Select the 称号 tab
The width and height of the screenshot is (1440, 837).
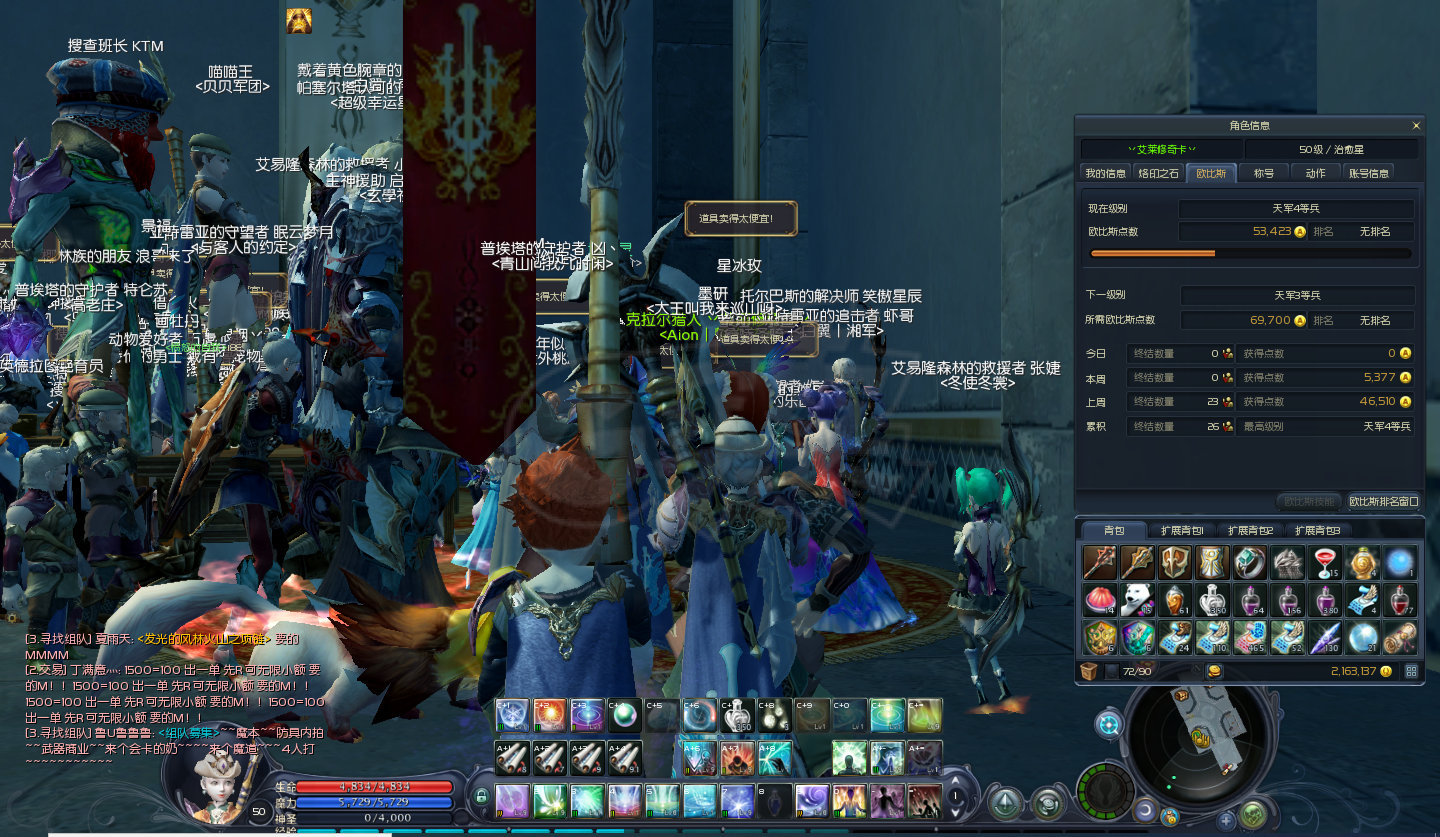(1264, 173)
